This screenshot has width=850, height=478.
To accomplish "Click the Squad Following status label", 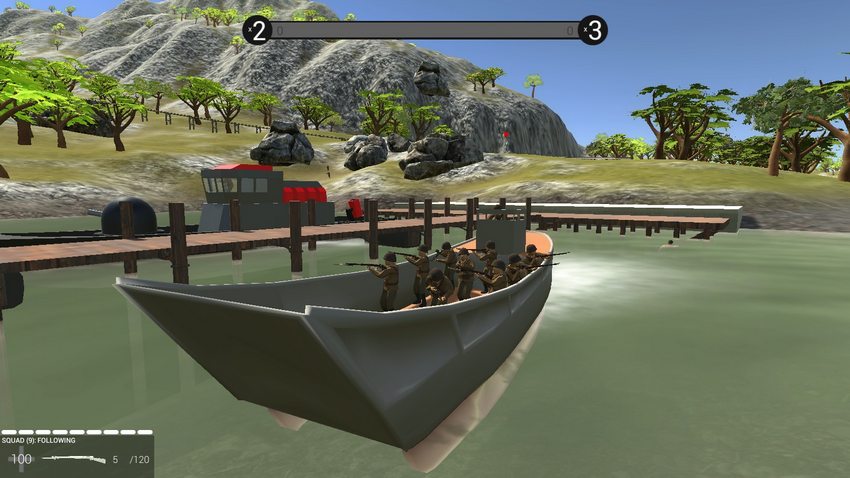I will click(x=38, y=440).
